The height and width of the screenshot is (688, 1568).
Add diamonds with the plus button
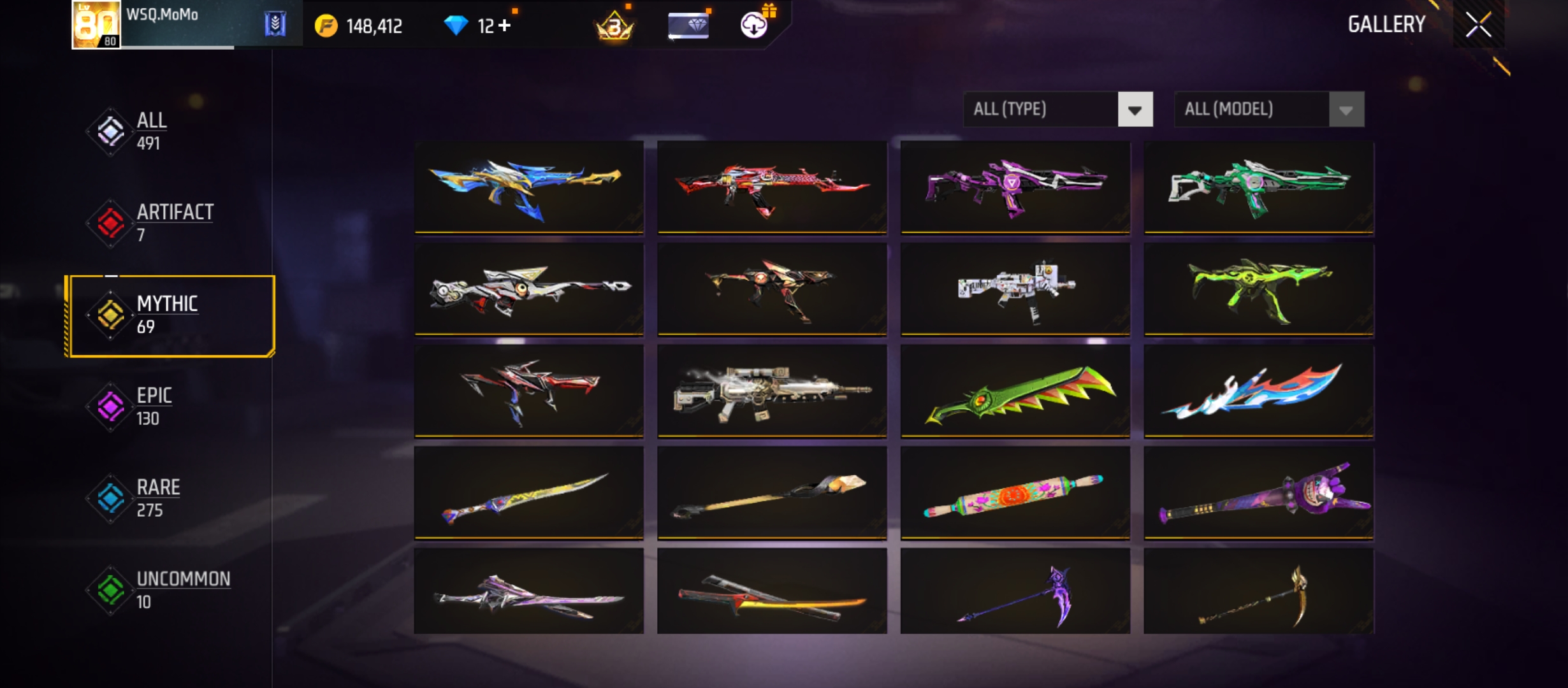[x=505, y=25]
